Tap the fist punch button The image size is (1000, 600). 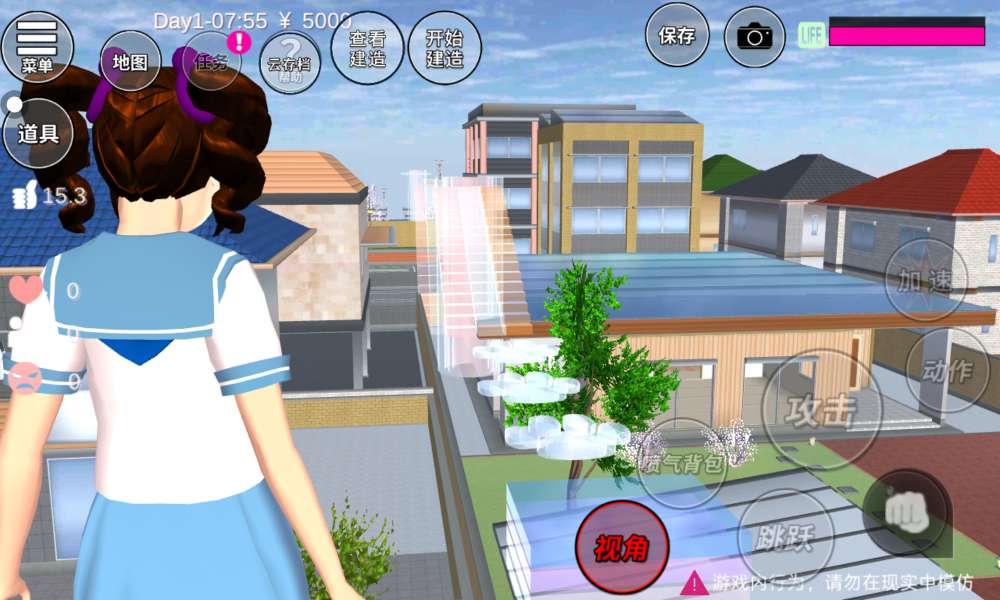click(x=907, y=512)
